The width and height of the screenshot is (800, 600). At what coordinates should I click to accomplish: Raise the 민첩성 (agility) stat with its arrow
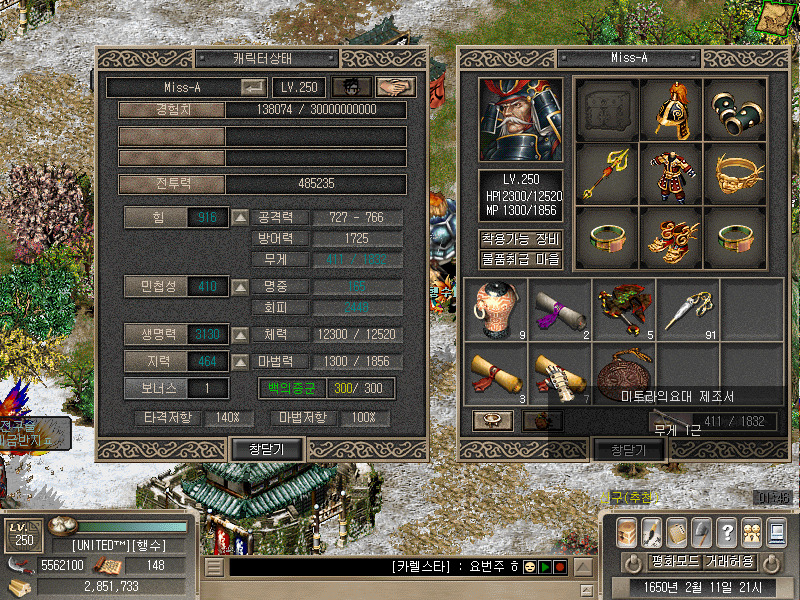click(x=240, y=287)
